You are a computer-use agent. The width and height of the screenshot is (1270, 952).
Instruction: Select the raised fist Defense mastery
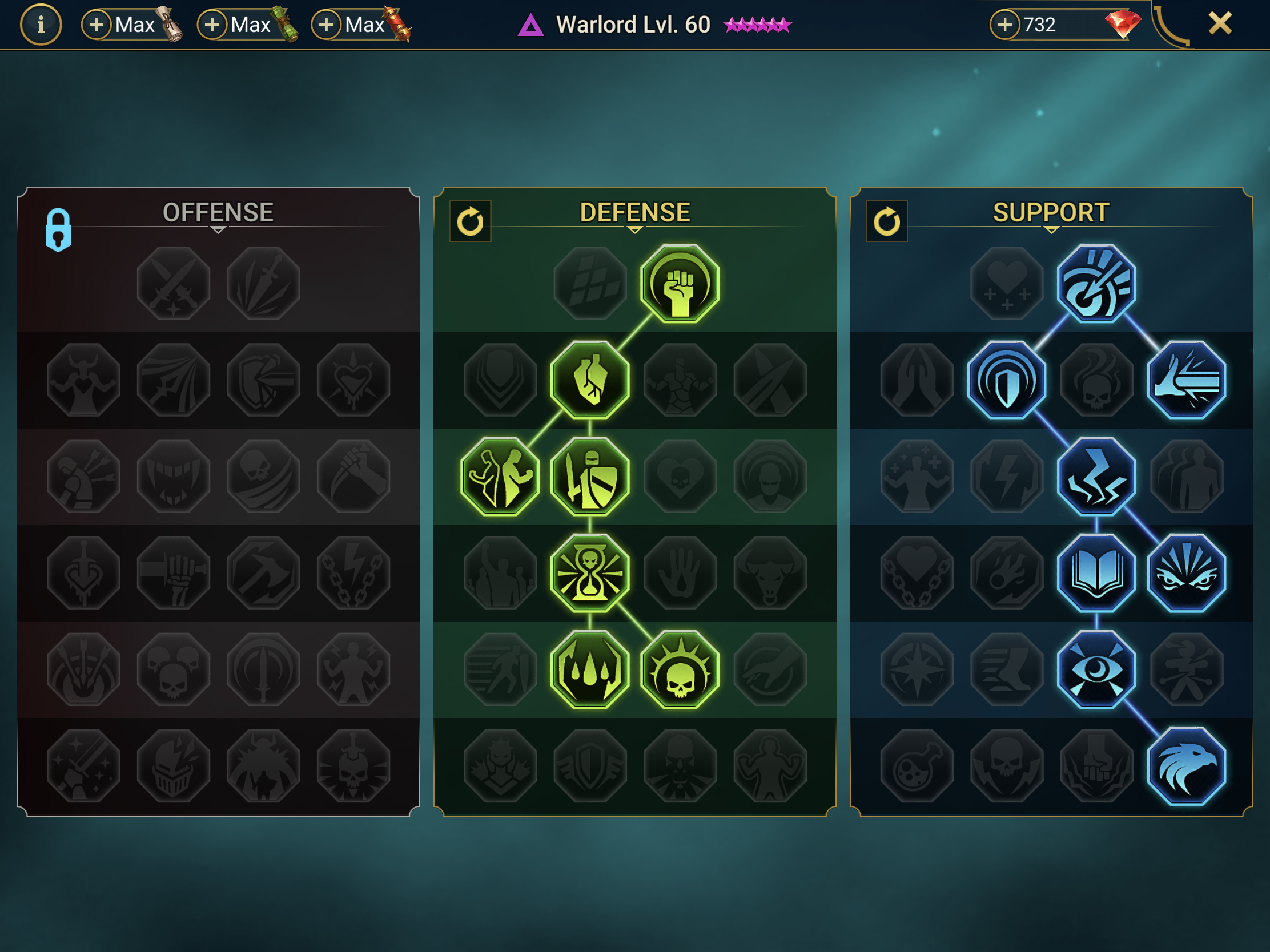(x=680, y=284)
